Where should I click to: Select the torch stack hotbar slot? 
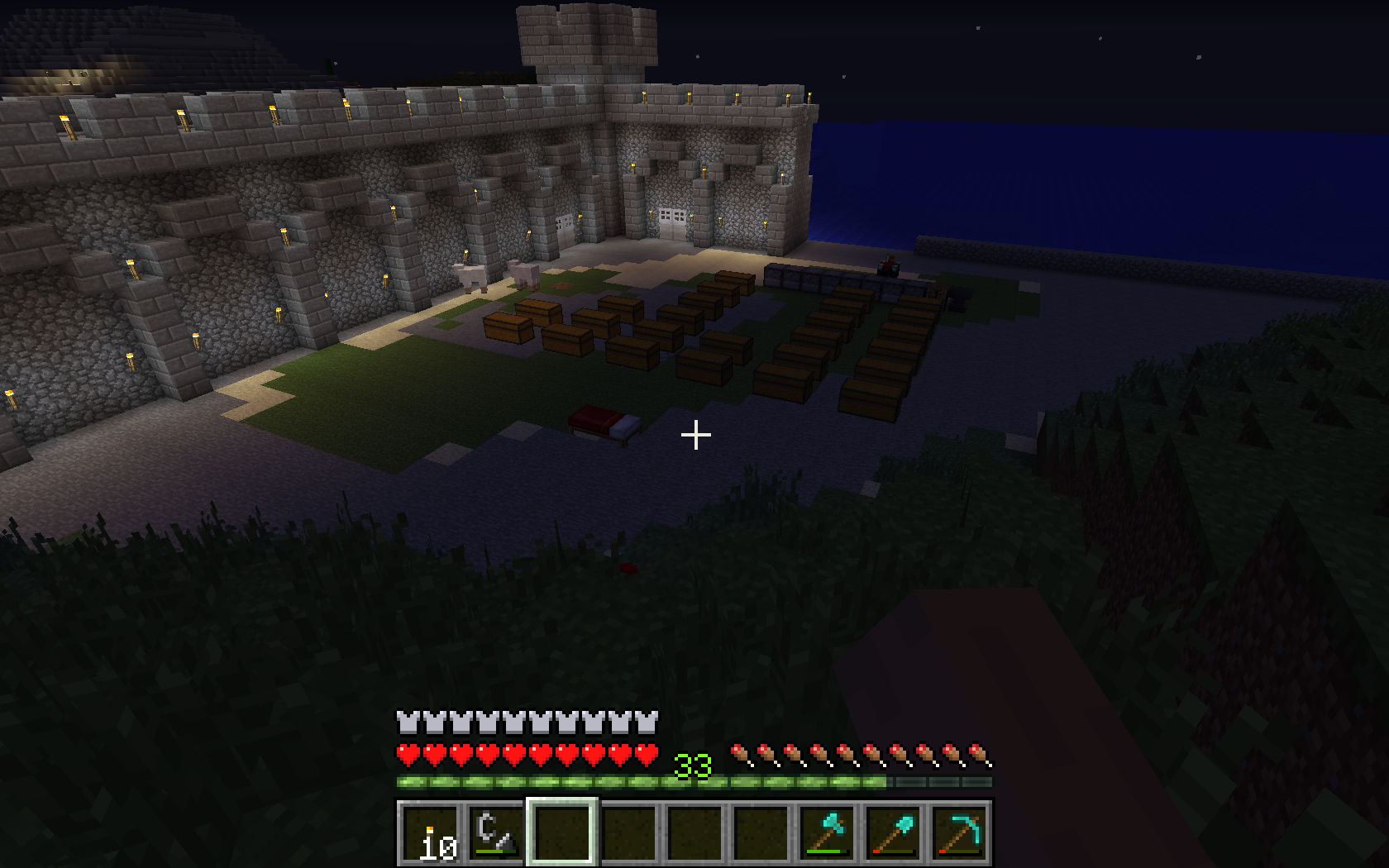coord(430,833)
